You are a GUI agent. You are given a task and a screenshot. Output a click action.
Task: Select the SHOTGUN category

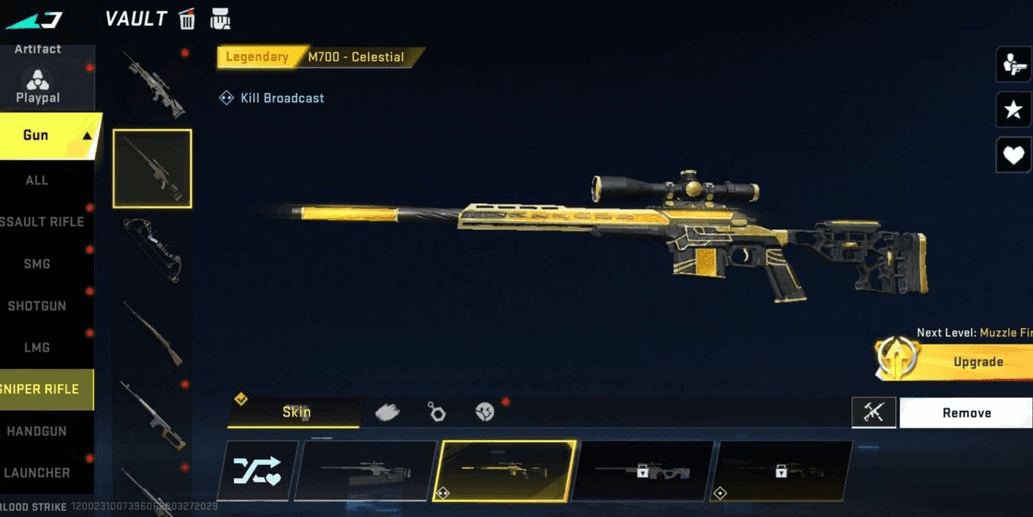pyautogui.click(x=37, y=306)
